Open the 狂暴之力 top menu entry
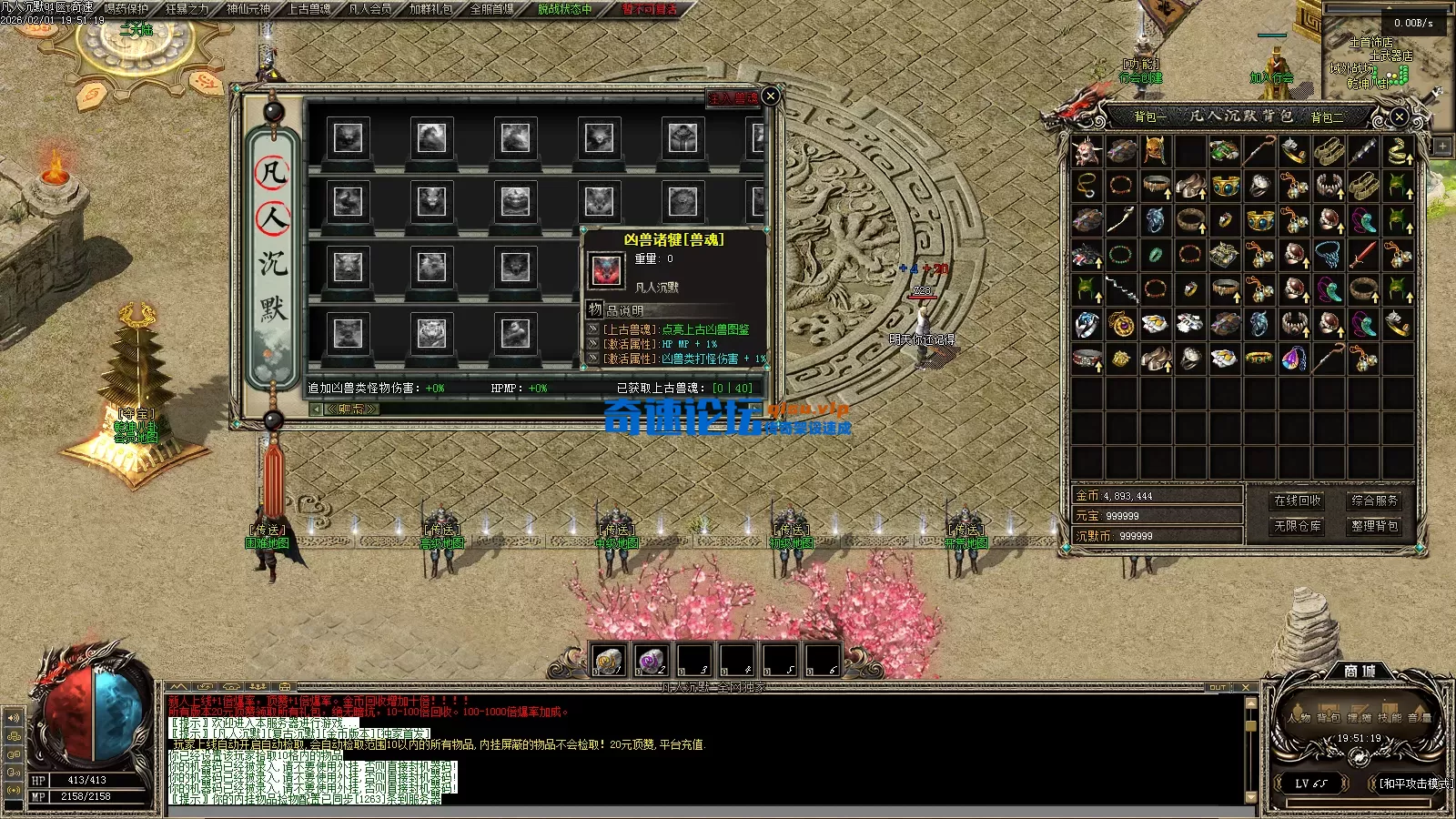This screenshot has width=1456, height=819. coord(187,9)
